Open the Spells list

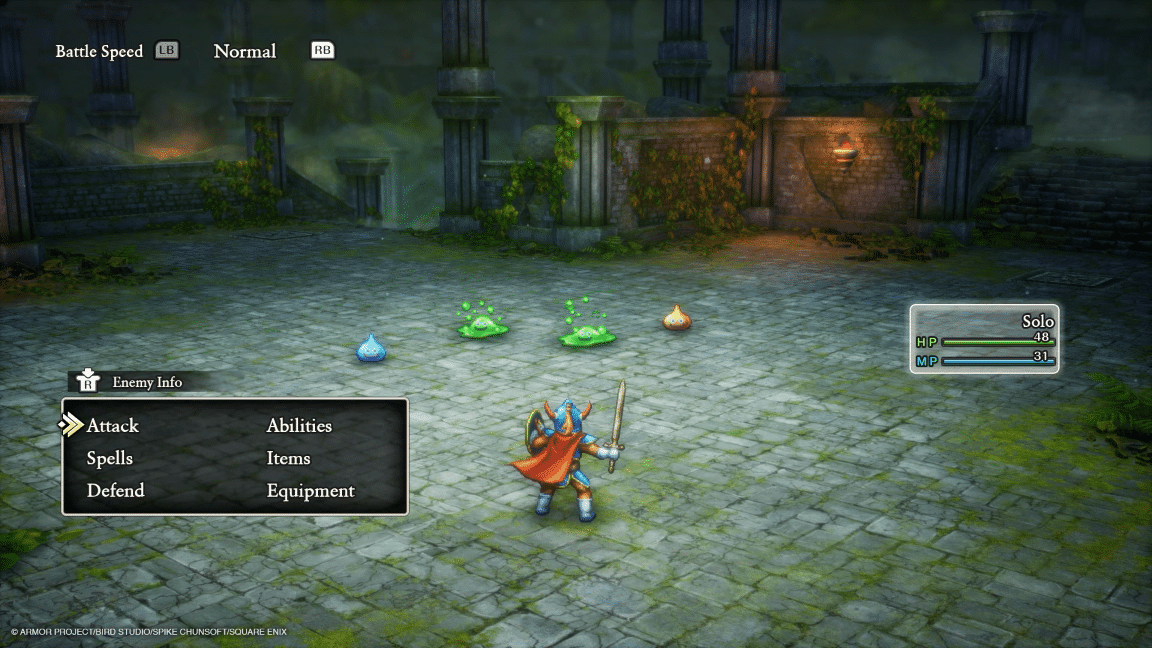click(110, 459)
